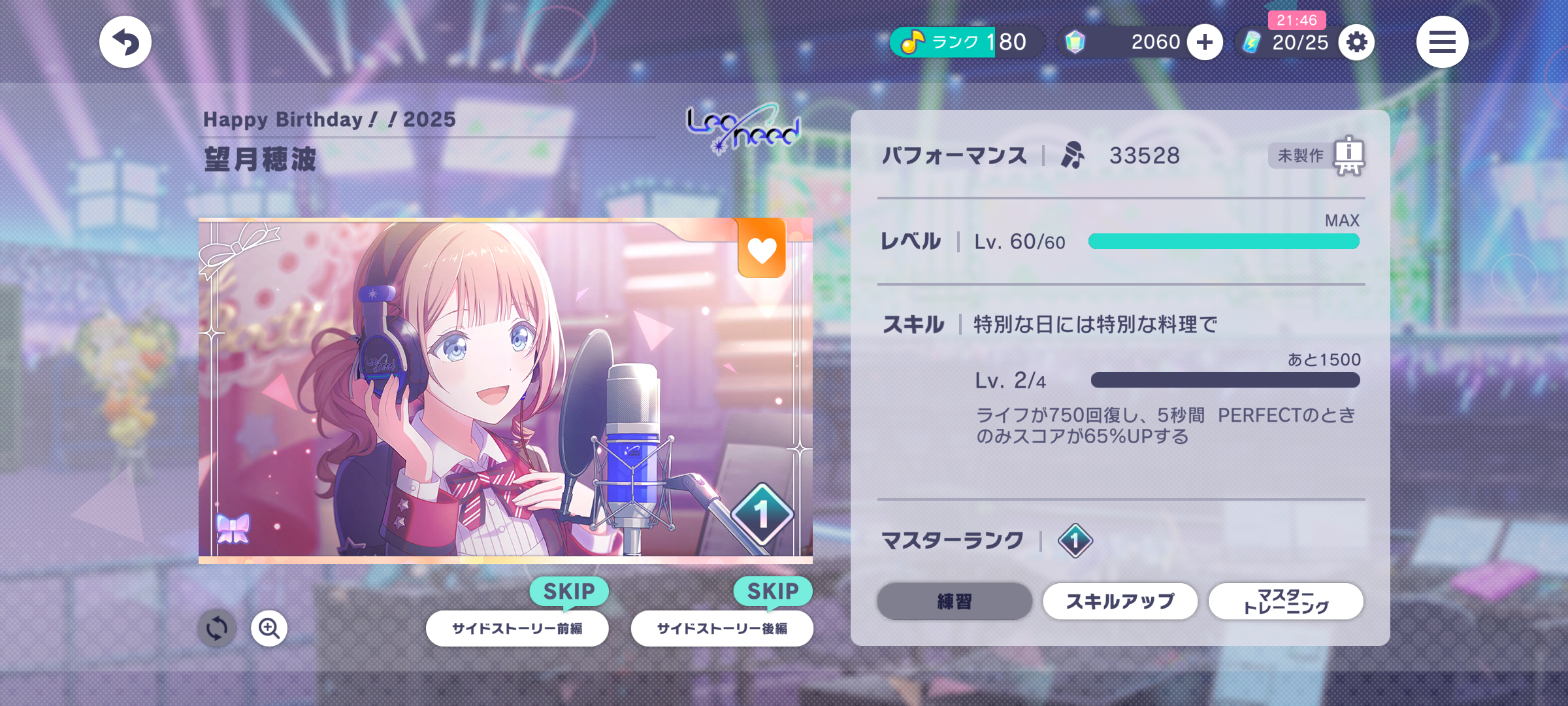Enlarge the card with the magnifier button
Screen dimensions: 1568x706
coord(269,629)
